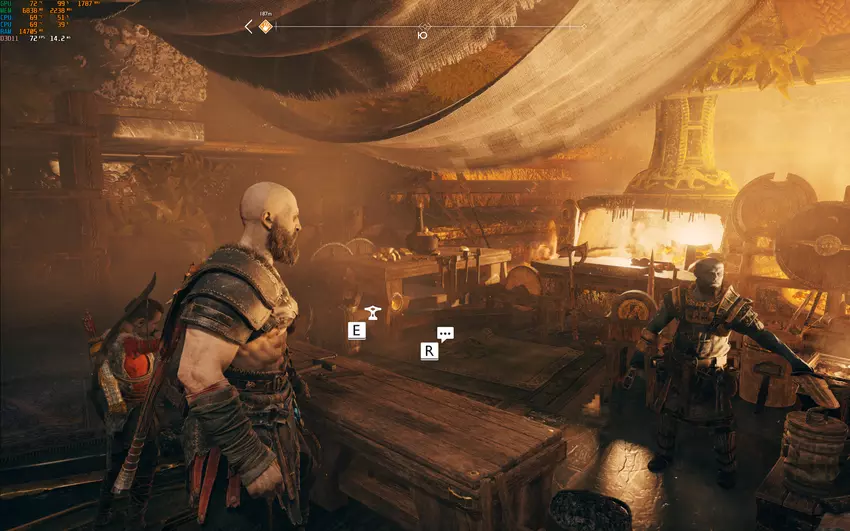
Task: Select the diamond quest marker on the compass
Action: point(265,27)
